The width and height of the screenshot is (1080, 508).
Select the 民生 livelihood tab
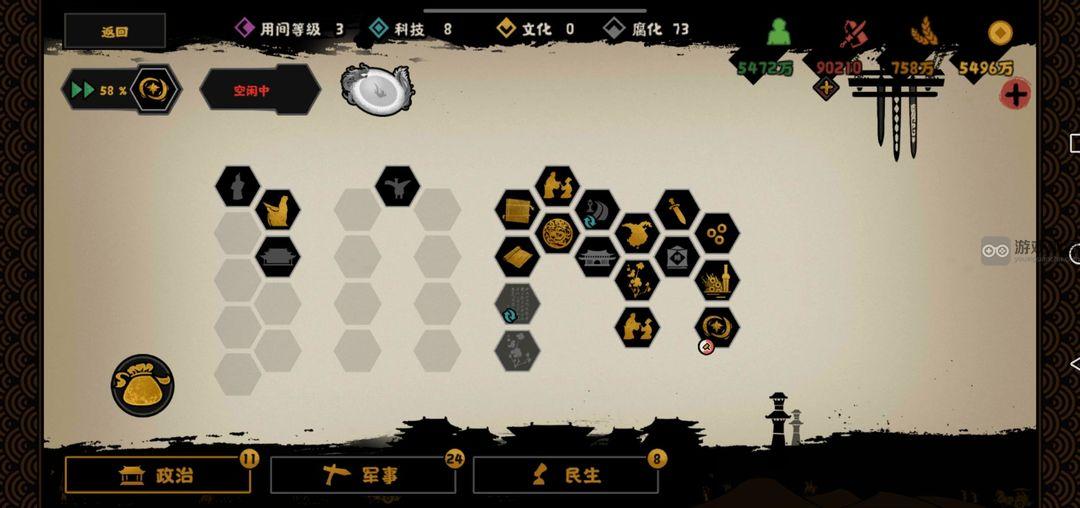[565, 476]
